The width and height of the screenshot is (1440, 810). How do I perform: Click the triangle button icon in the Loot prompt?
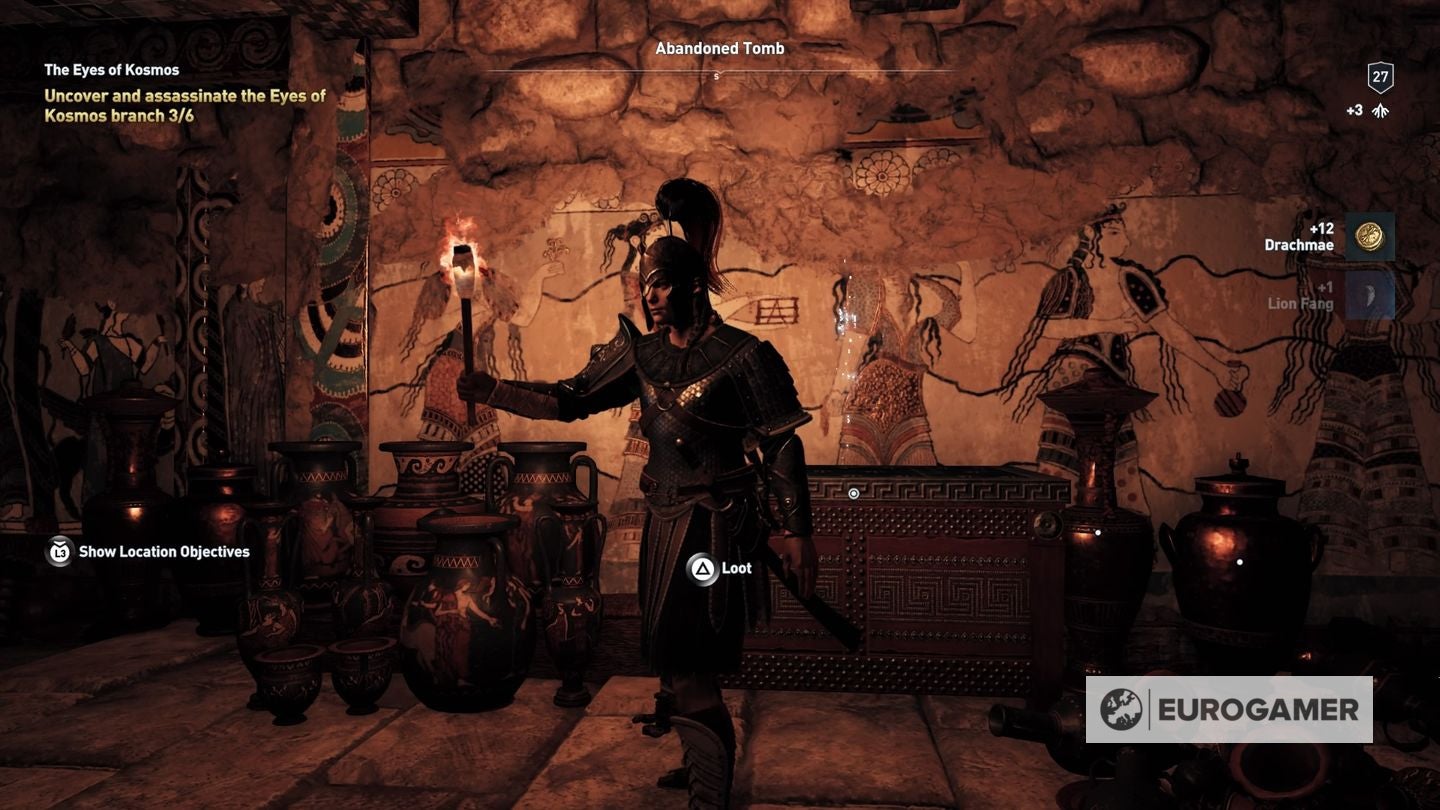(x=700, y=566)
